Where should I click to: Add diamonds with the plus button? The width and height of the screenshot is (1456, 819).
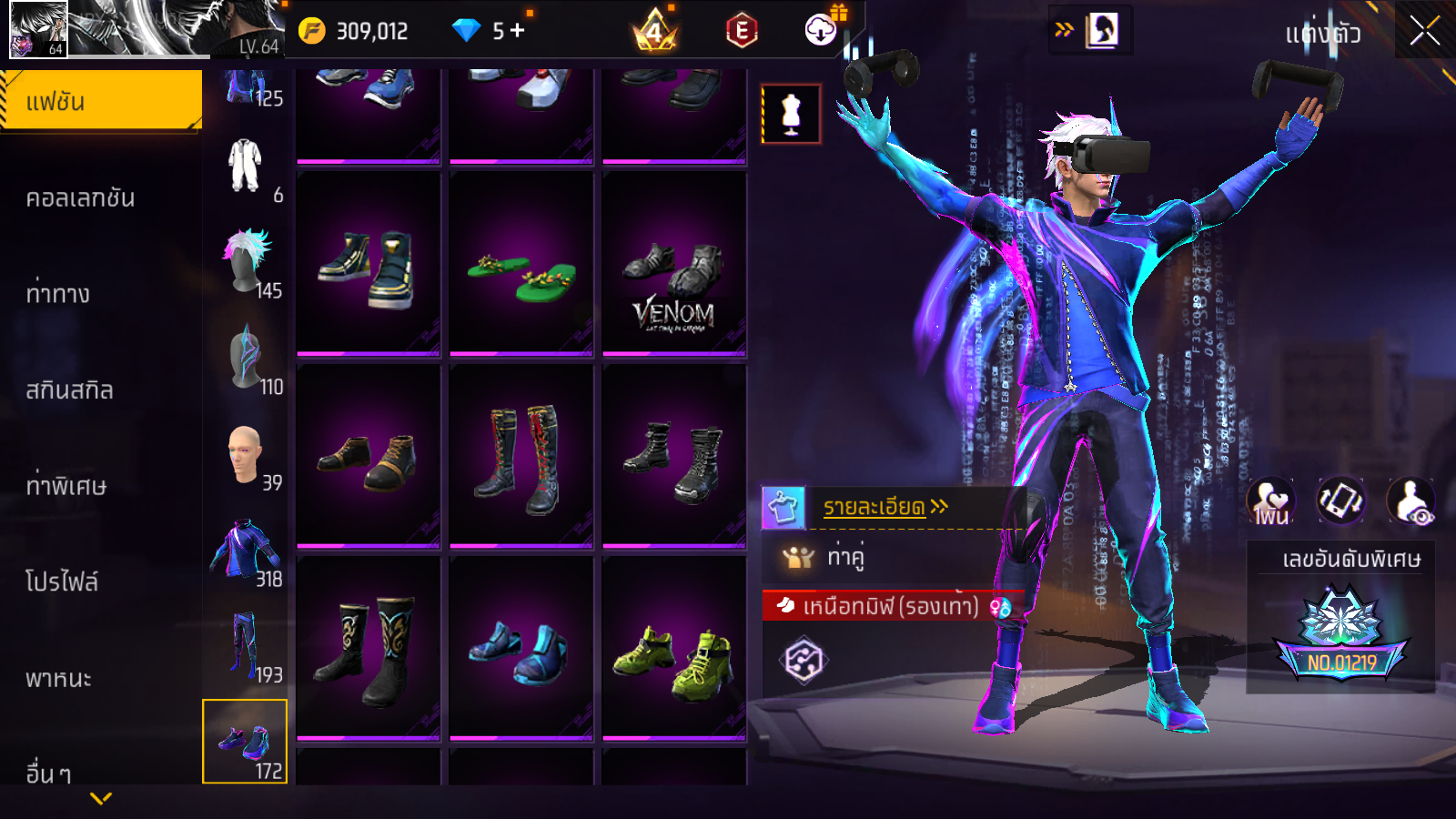(x=518, y=31)
